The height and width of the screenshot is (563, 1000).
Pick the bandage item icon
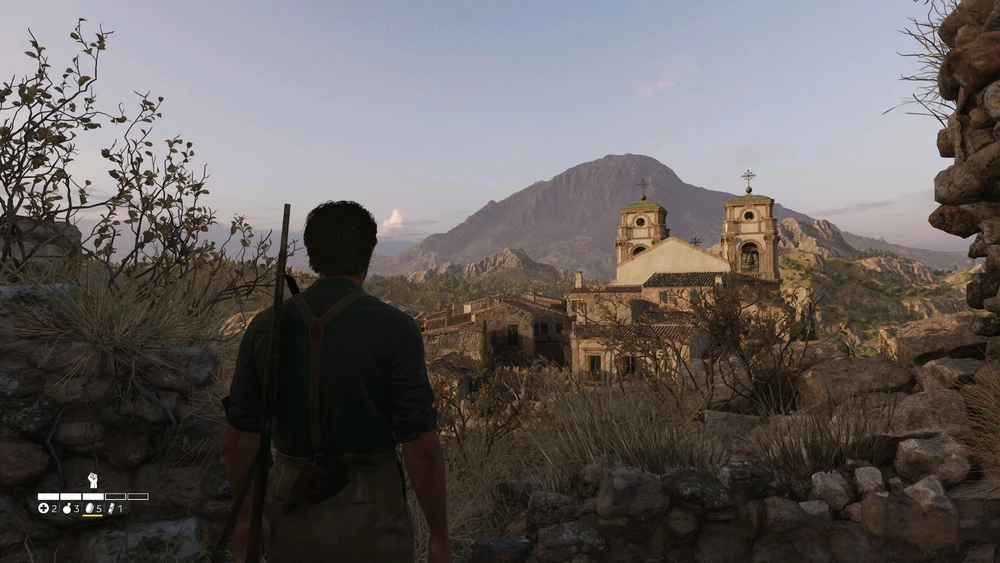pos(111,508)
